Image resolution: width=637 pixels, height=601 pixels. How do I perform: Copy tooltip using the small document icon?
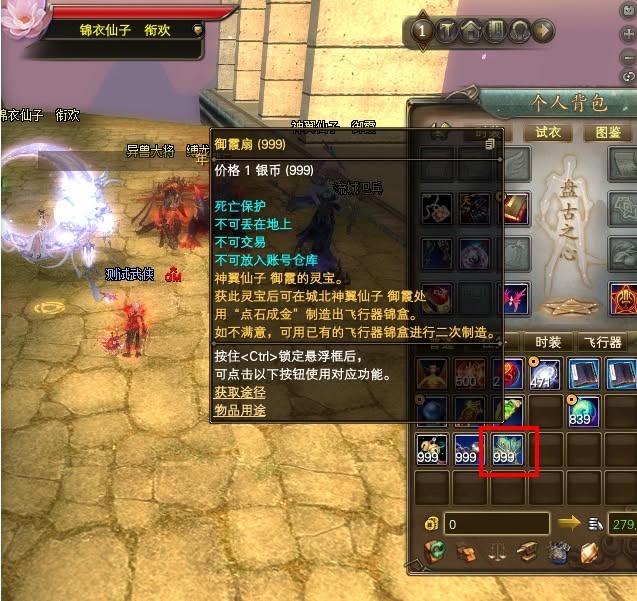[490, 144]
